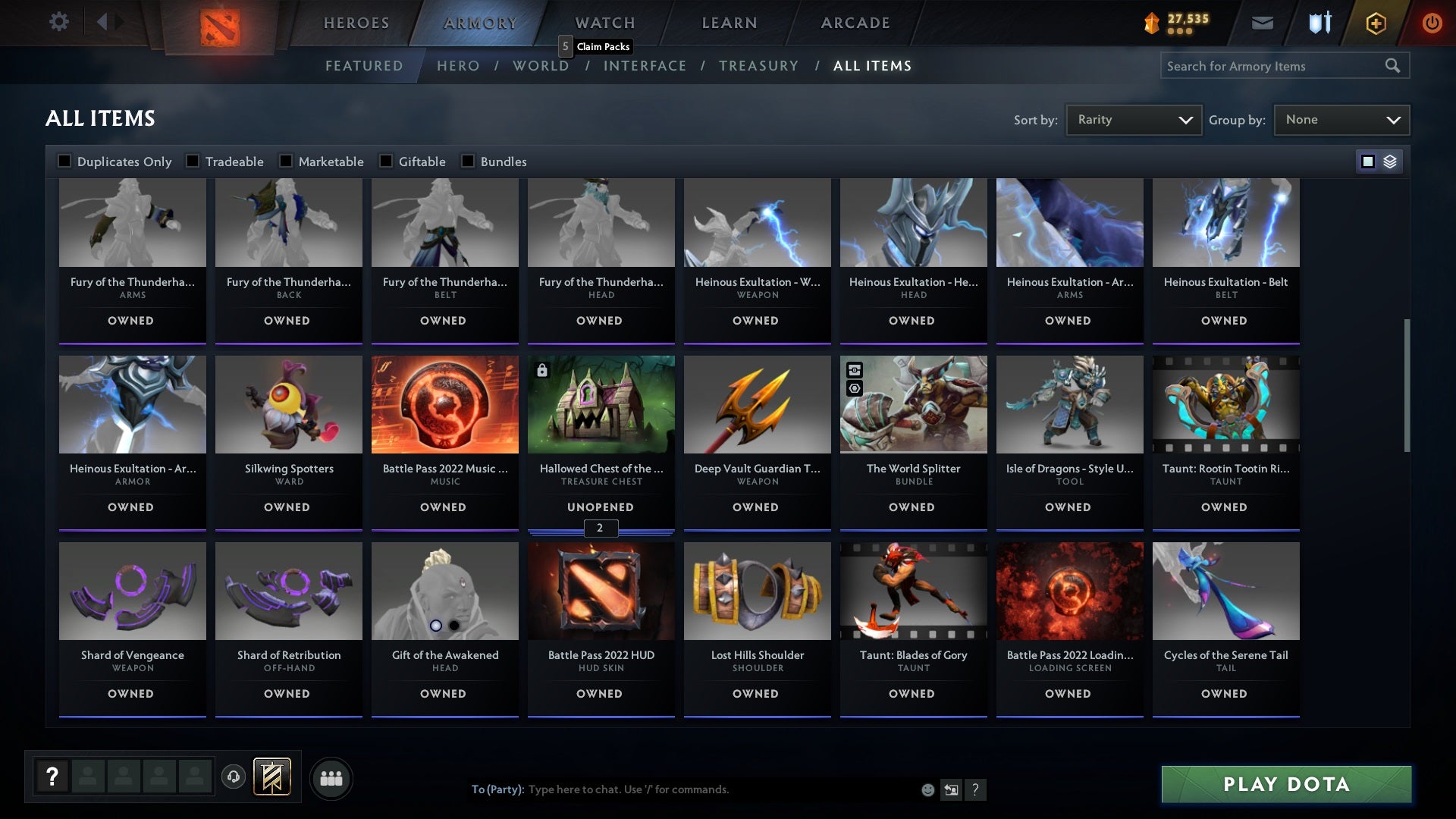The image size is (1456, 819).
Task: Open the Hallowed Chest unopened treasure thumbnail
Action: (x=601, y=404)
